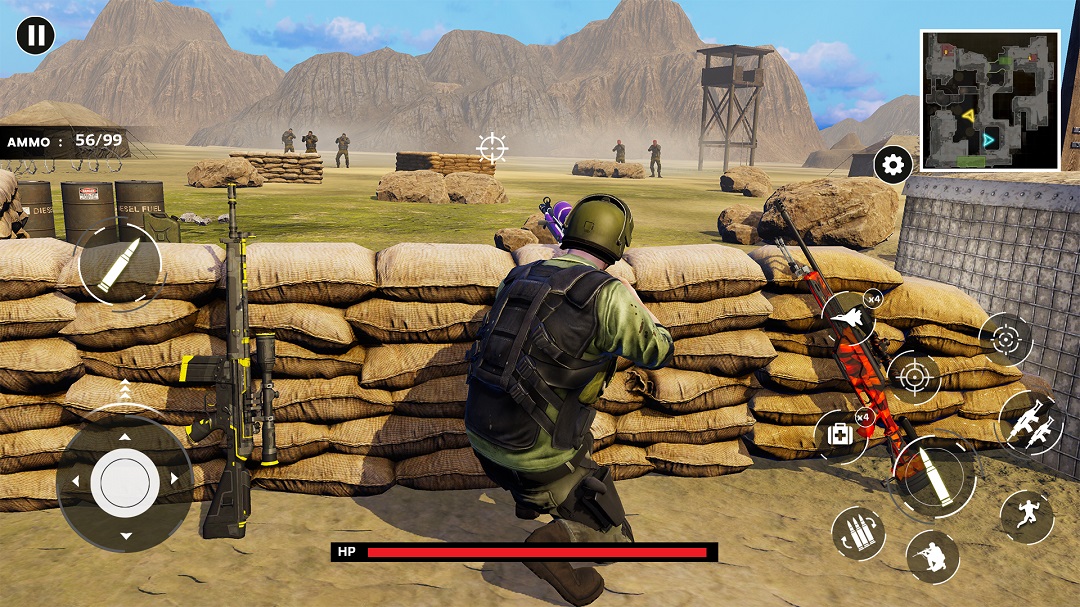The width and height of the screenshot is (1080, 607).
Task: Fire using the bullet button above the joystick
Action: 120,265
